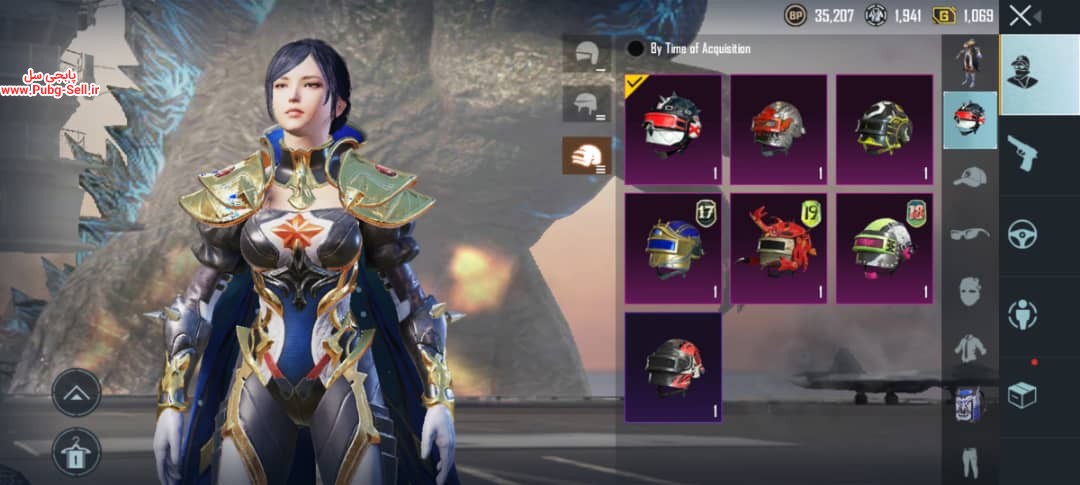This screenshot has width=1080, height=485.
Task: Show the glasses subcategory
Action: pos(969,233)
